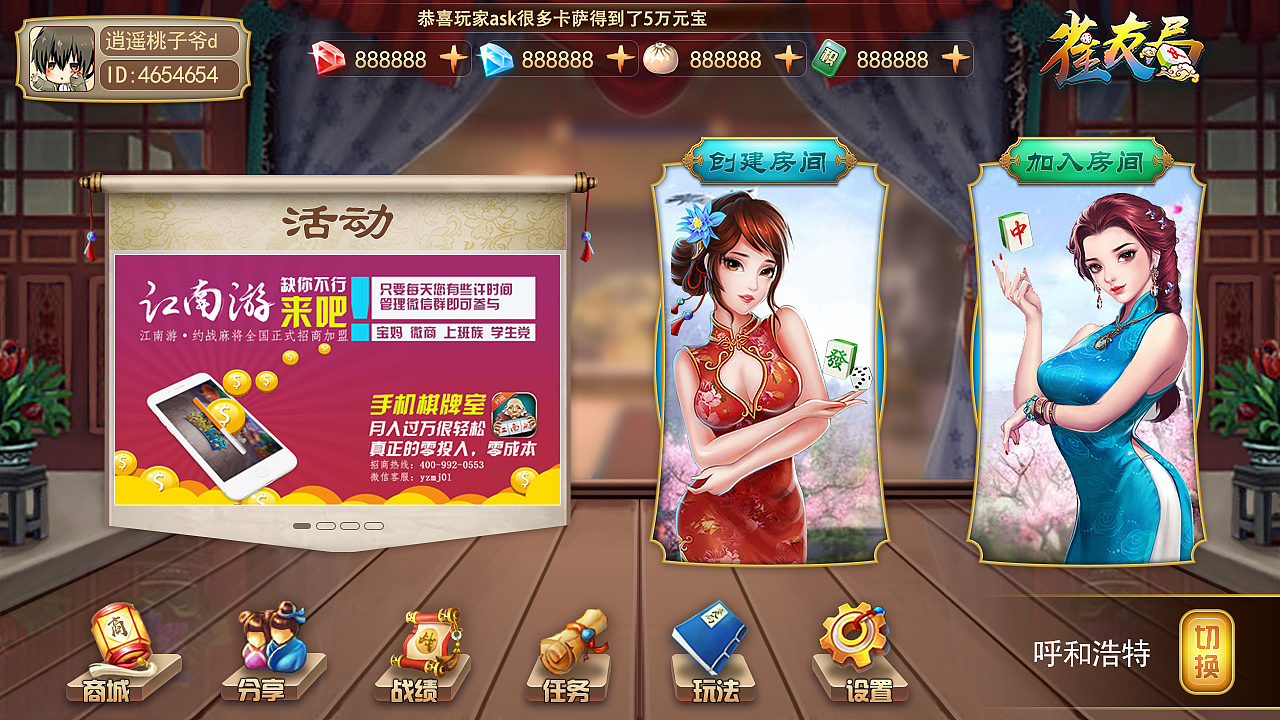Click the plus next to dumpling currency
1280x720 pixels.
[790, 58]
